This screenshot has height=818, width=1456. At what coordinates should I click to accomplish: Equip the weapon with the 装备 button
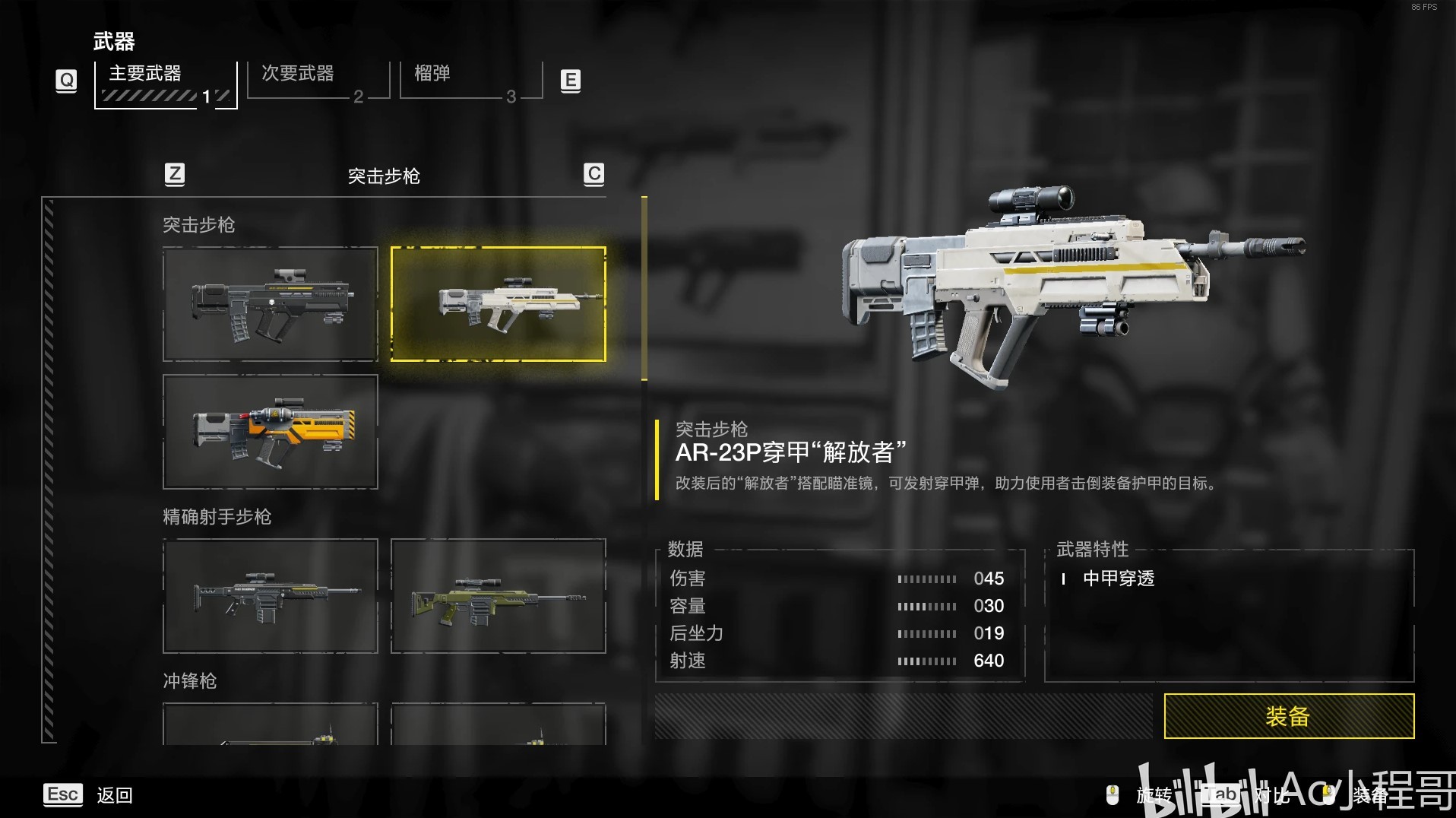point(1288,715)
